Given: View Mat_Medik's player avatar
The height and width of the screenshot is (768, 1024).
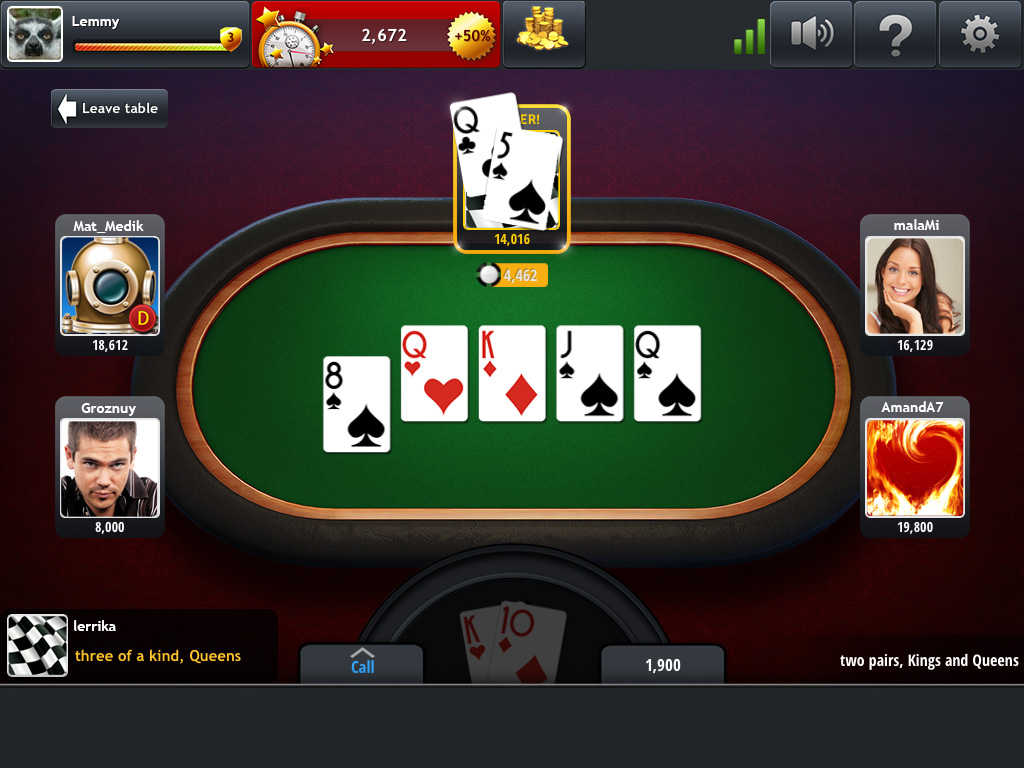Looking at the screenshot, I should pos(110,285).
